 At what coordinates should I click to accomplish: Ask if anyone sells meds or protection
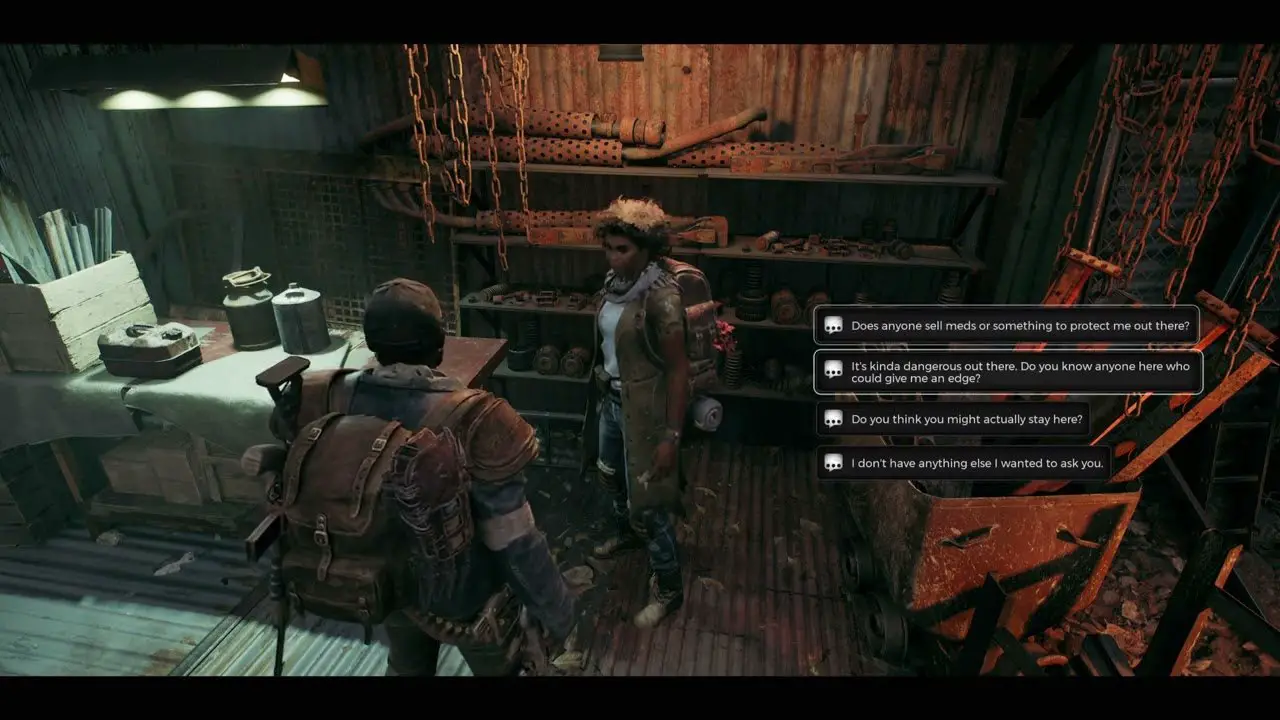(1007, 325)
